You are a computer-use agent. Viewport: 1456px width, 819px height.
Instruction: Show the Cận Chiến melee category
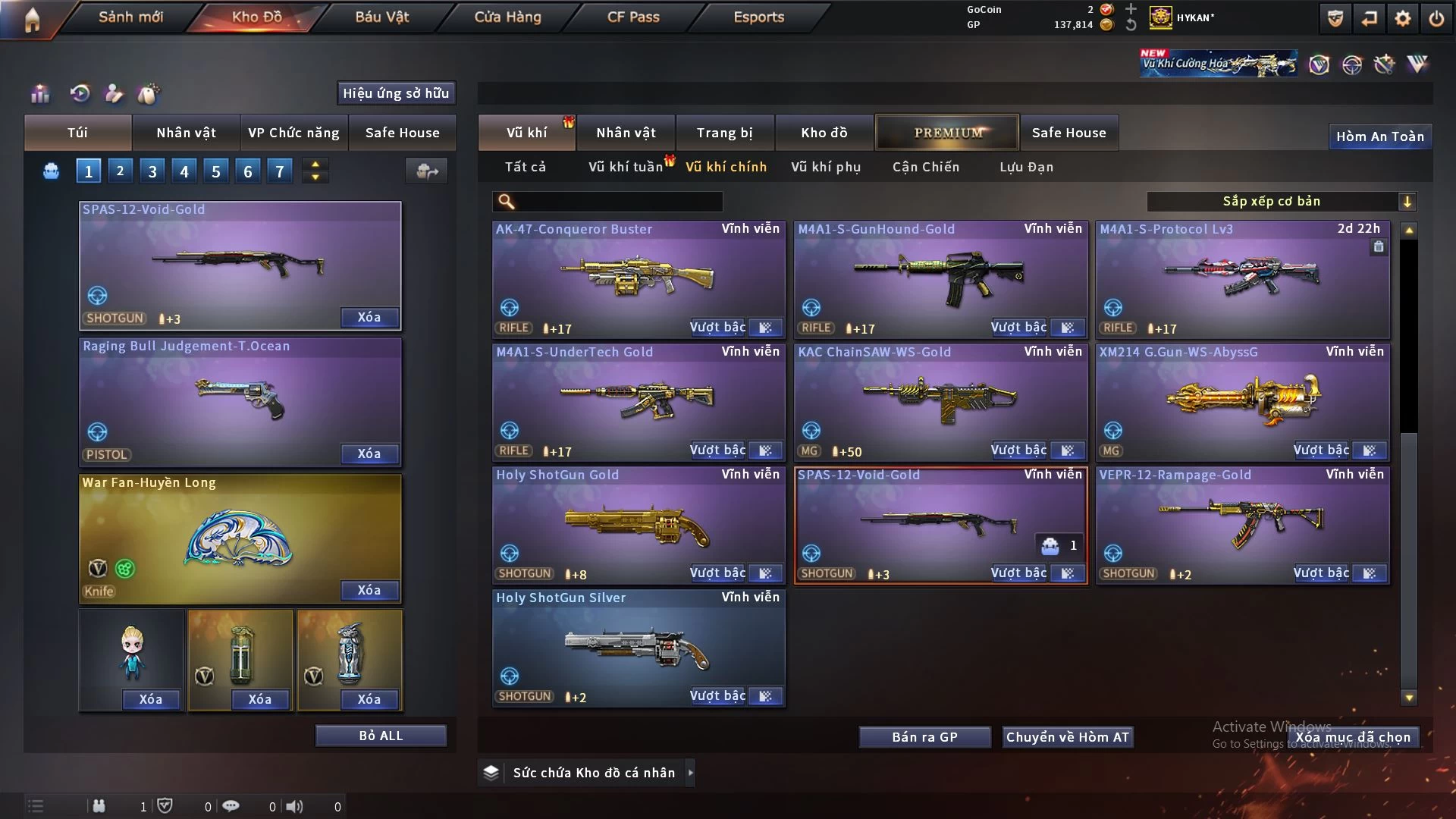tap(926, 167)
